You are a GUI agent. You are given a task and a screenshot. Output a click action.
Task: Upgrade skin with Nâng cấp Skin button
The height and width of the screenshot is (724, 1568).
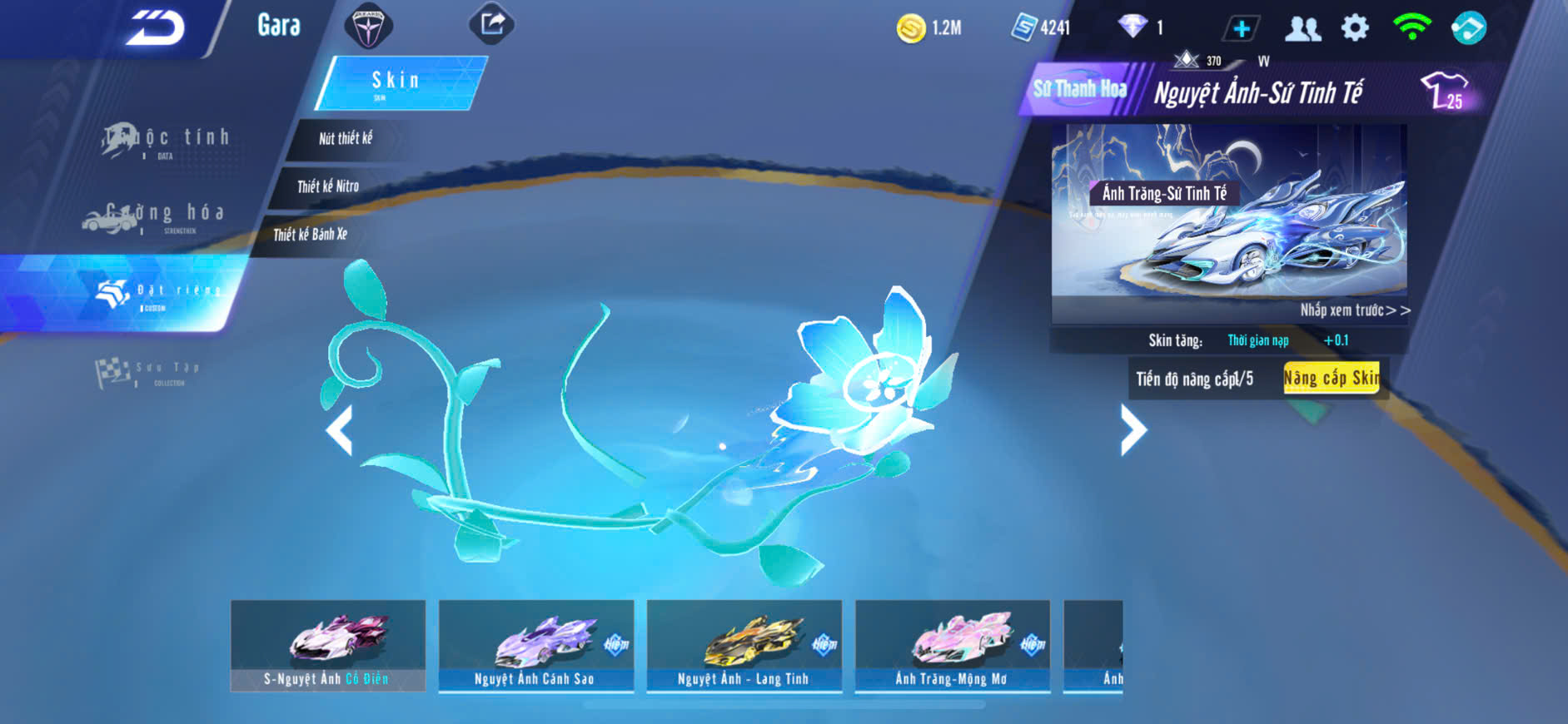coord(1332,379)
